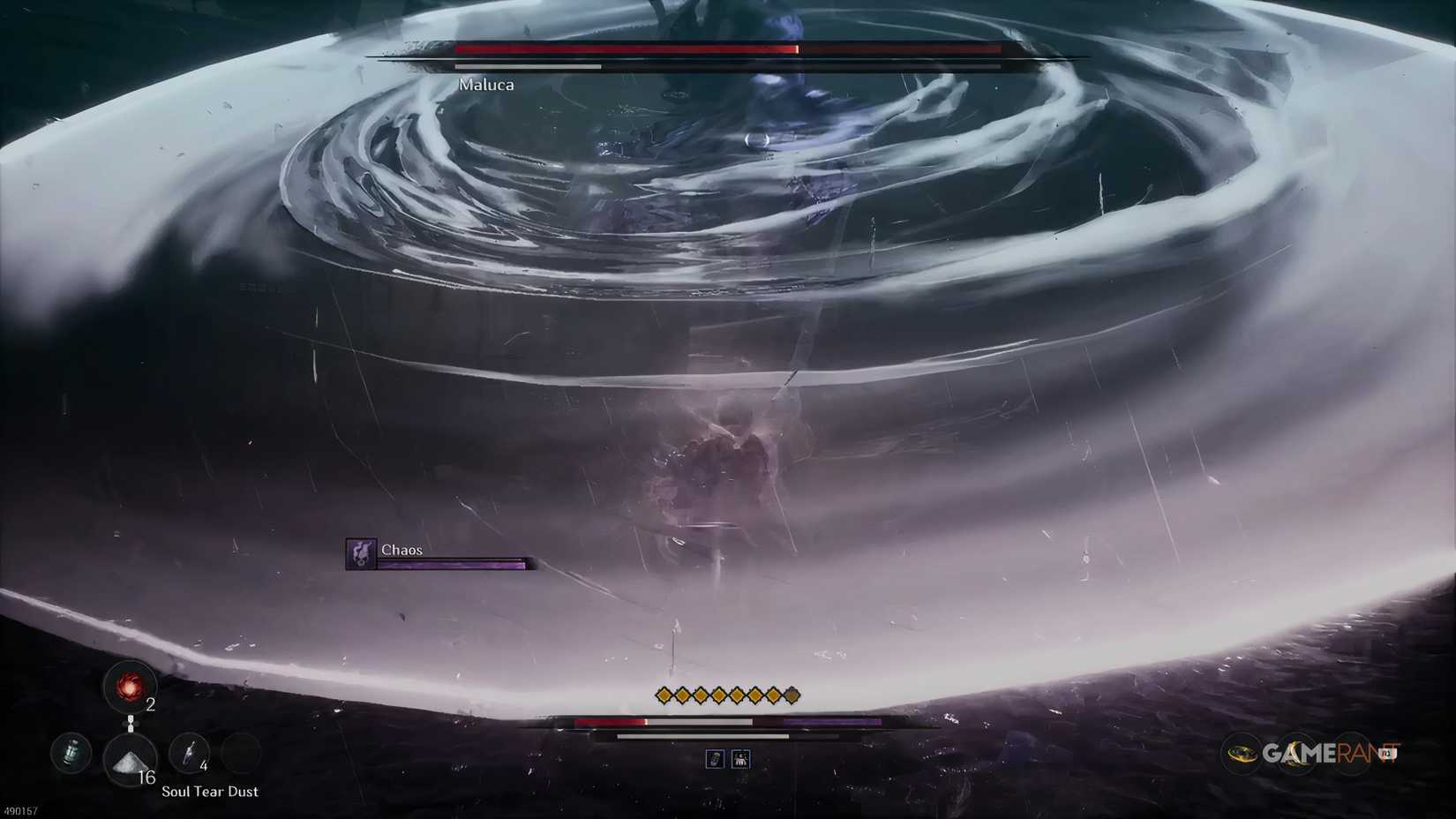The width and height of the screenshot is (1456, 819).
Task: Select the left skill icon above stamina bar
Action: [x=715, y=758]
